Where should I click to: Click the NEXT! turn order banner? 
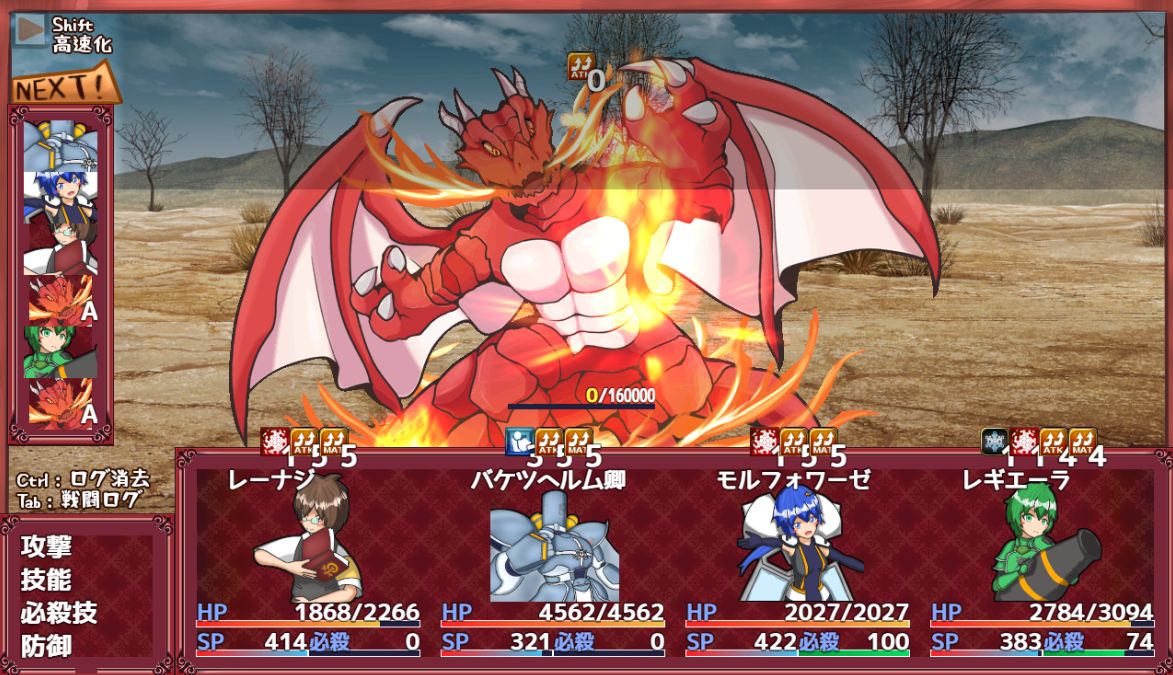[63, 87]
